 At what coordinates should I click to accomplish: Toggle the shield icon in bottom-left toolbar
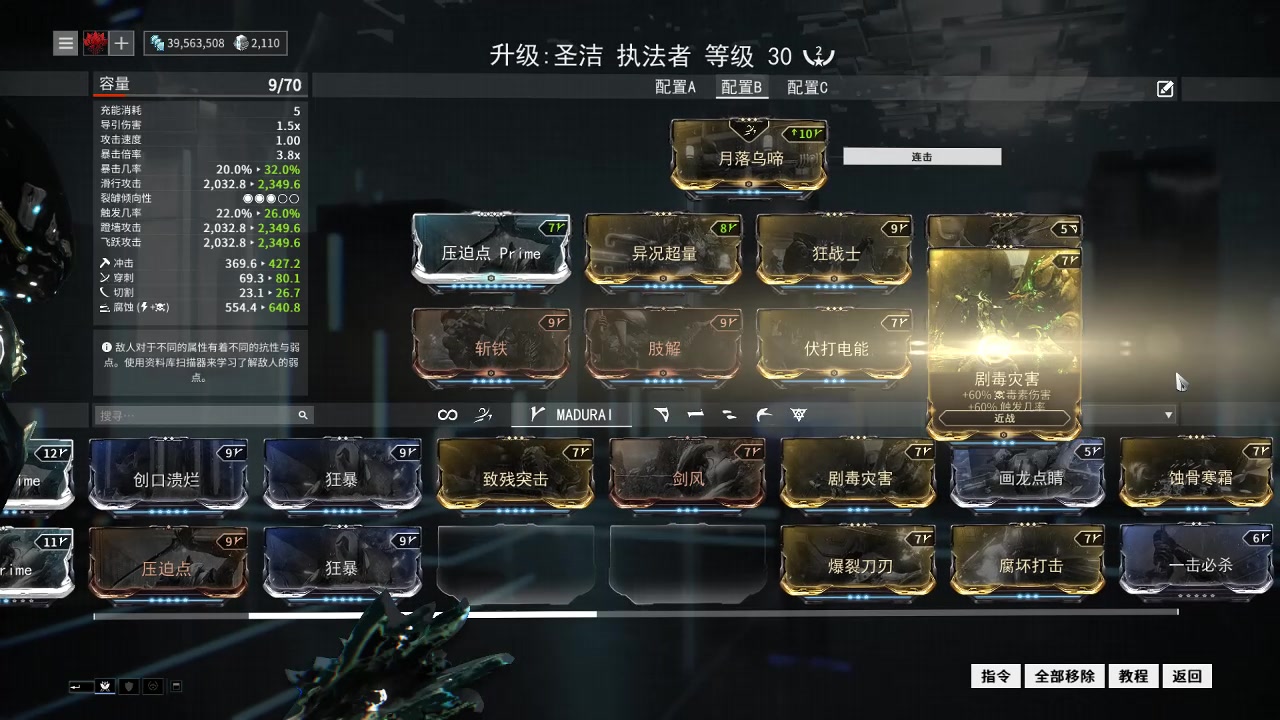(129, 686)
